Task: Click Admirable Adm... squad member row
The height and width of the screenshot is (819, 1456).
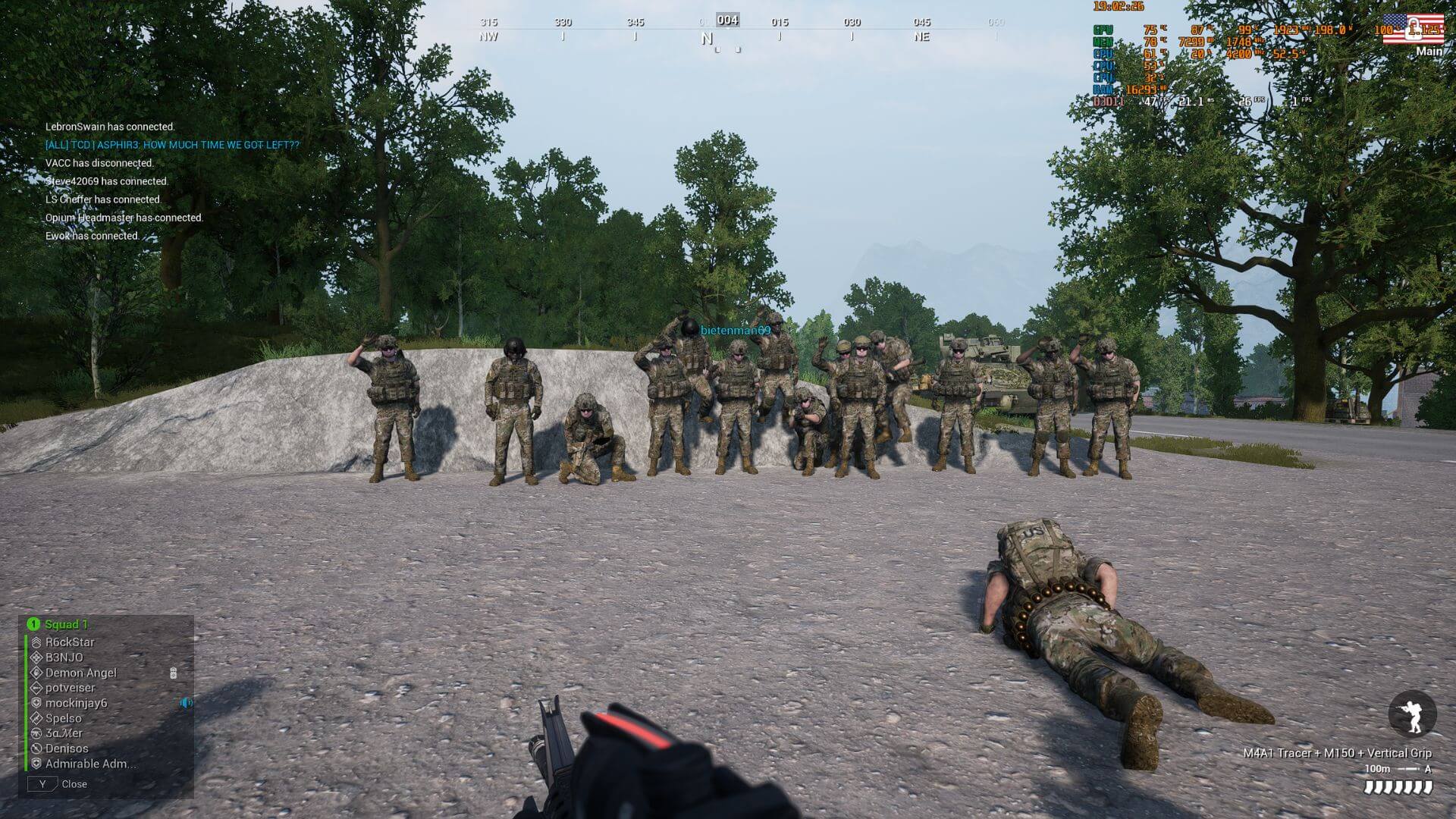Action: (x=90, y=764)
